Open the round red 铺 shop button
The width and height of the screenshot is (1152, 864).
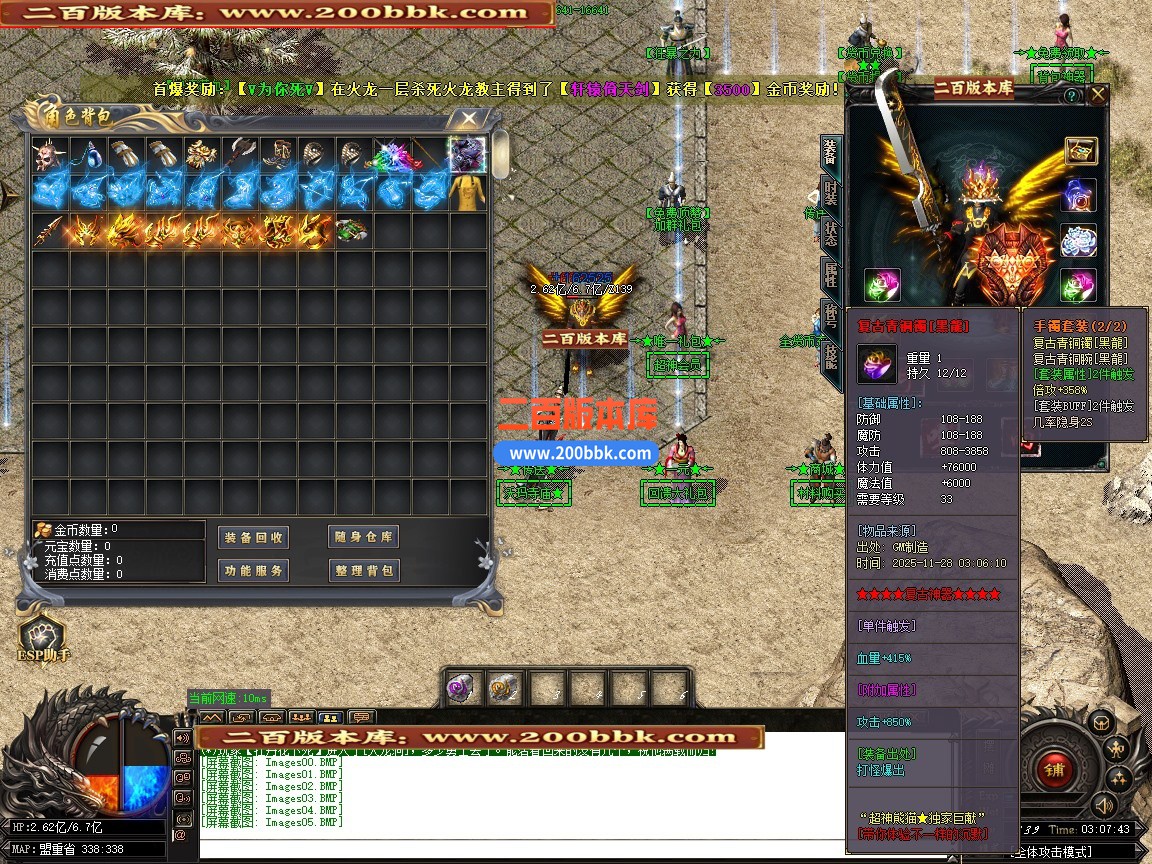[1053, 768]
